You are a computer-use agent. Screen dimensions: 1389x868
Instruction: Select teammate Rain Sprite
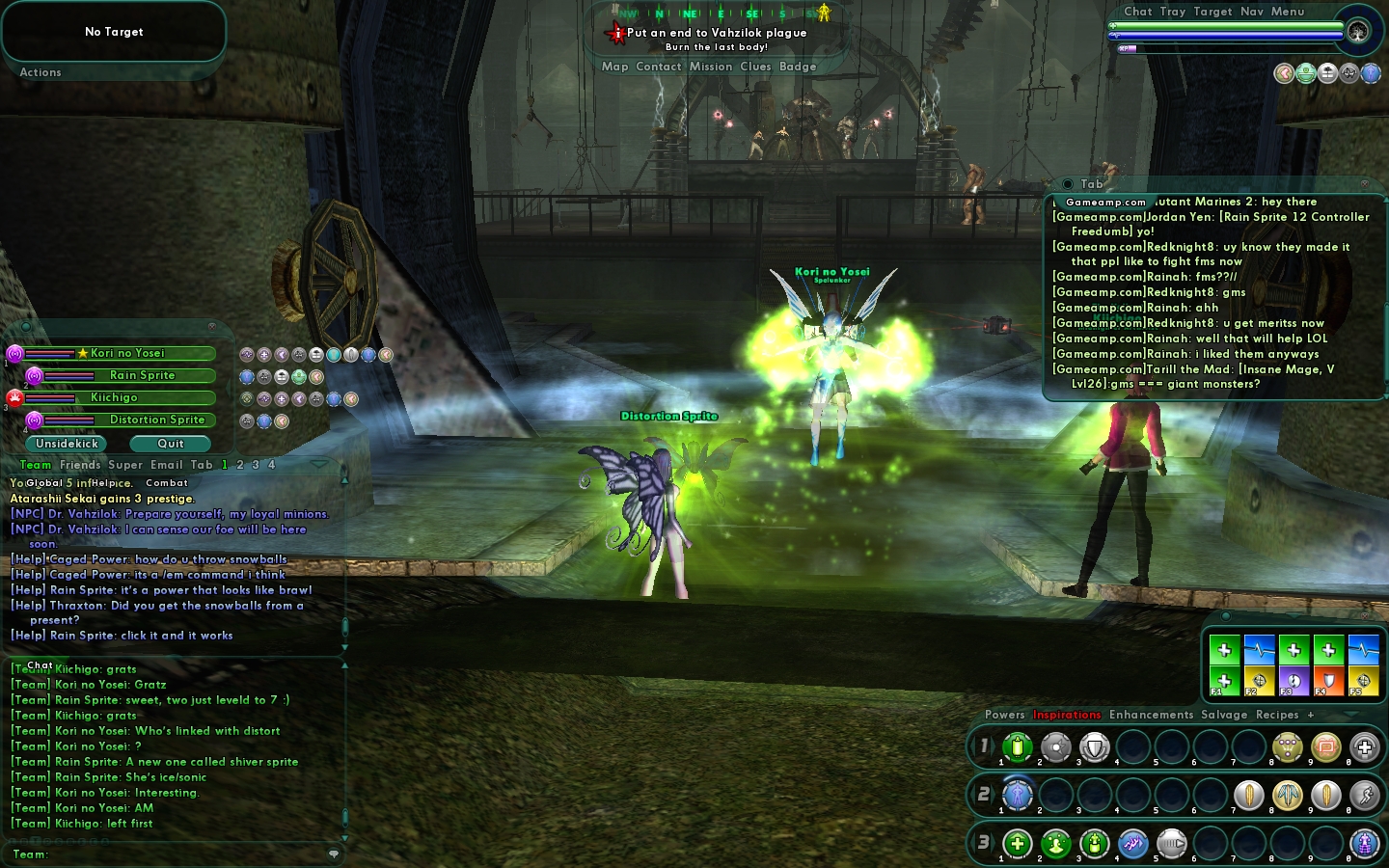coord(142,375)
